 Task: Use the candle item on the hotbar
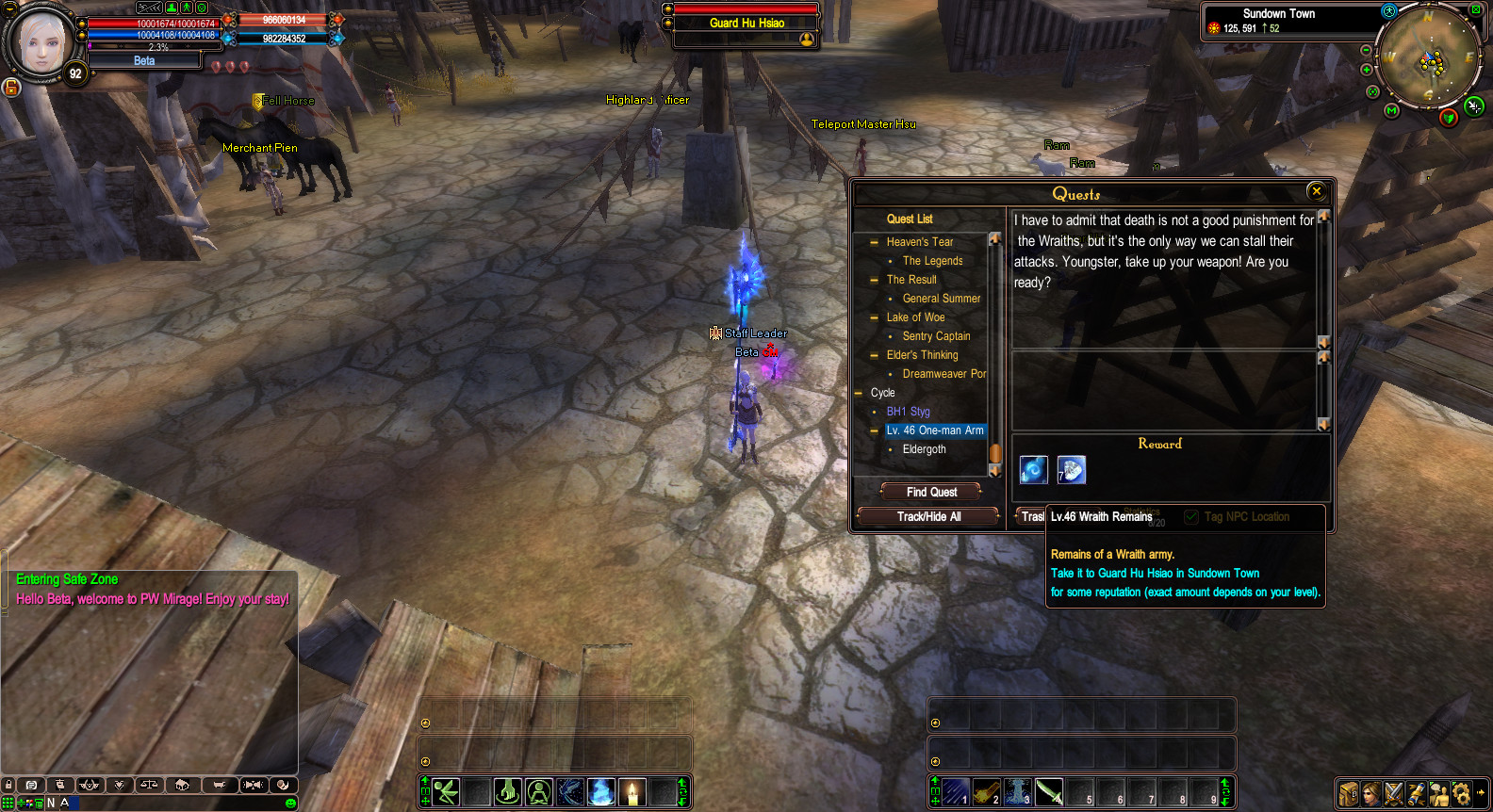632,792
